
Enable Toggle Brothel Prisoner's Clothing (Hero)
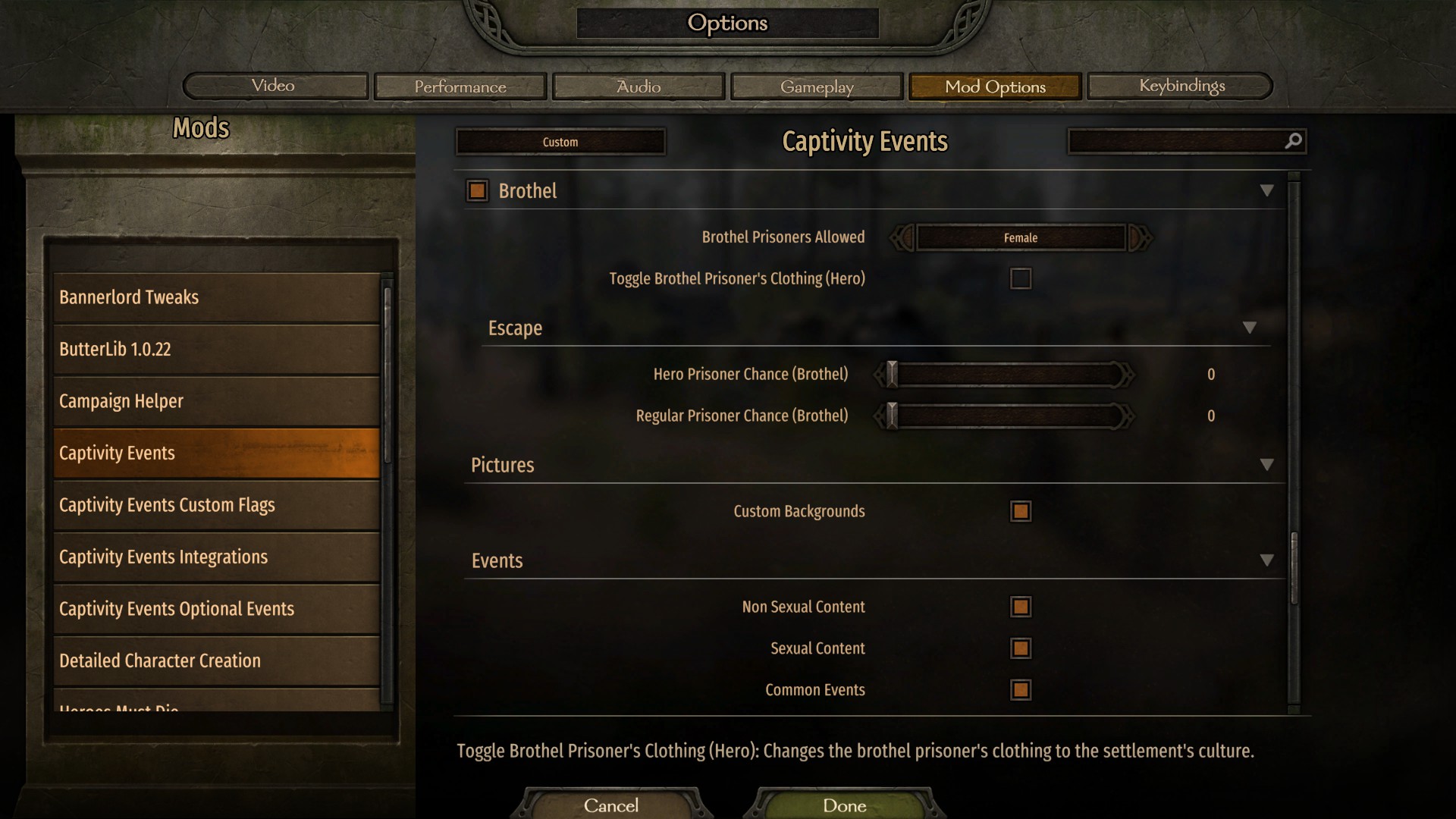pos(1021,278)
